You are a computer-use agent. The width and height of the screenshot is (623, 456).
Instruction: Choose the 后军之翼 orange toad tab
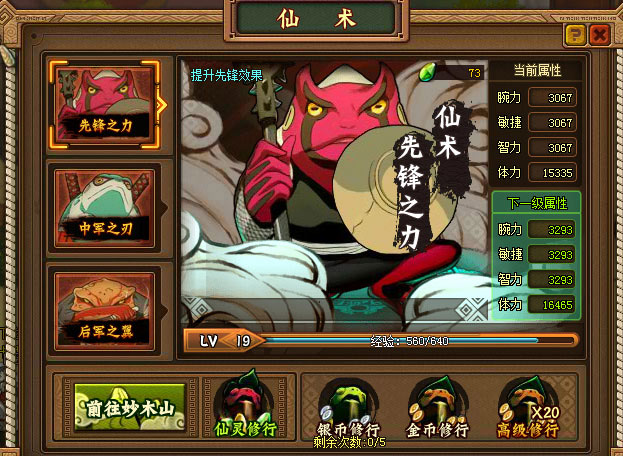pos(105,302)
